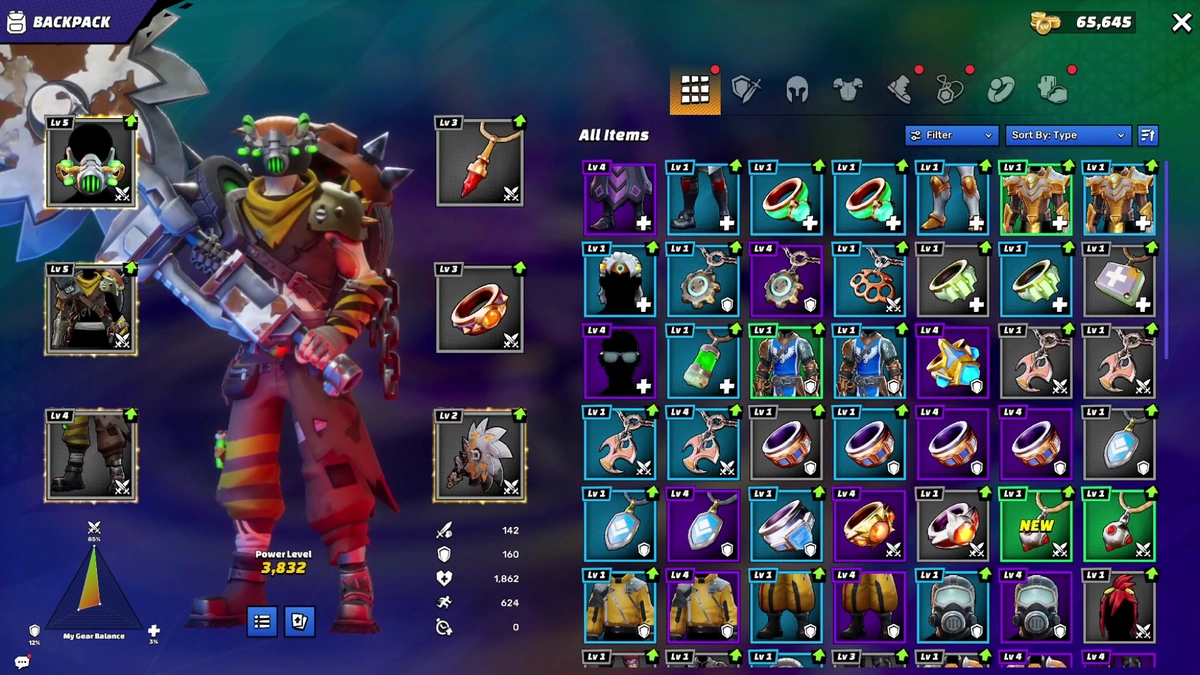Open the Filter dropdown
Viewport: 1200px width, 675px height.
tap(951, 135)
